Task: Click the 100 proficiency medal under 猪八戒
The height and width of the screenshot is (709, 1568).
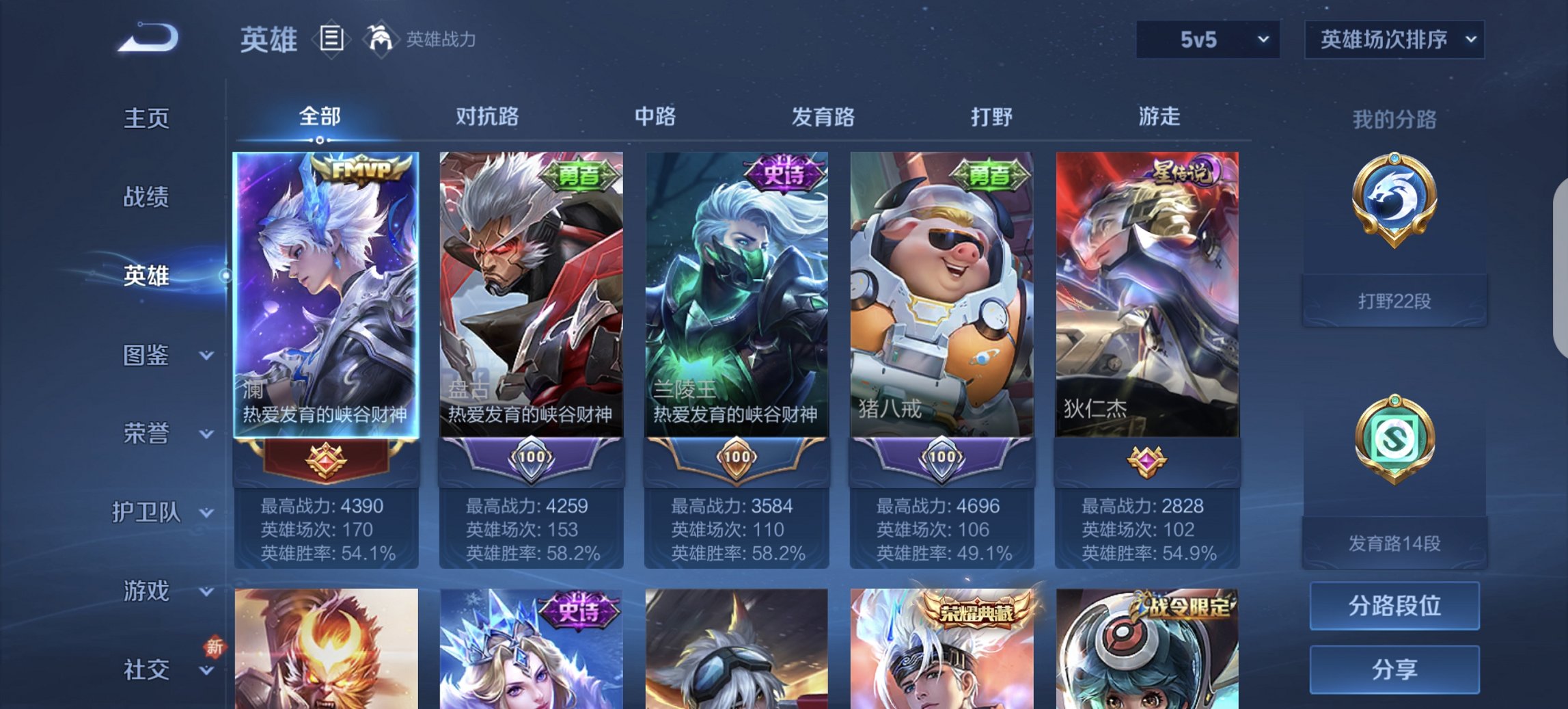Action: pyautogui.click(x=942, y=459)
